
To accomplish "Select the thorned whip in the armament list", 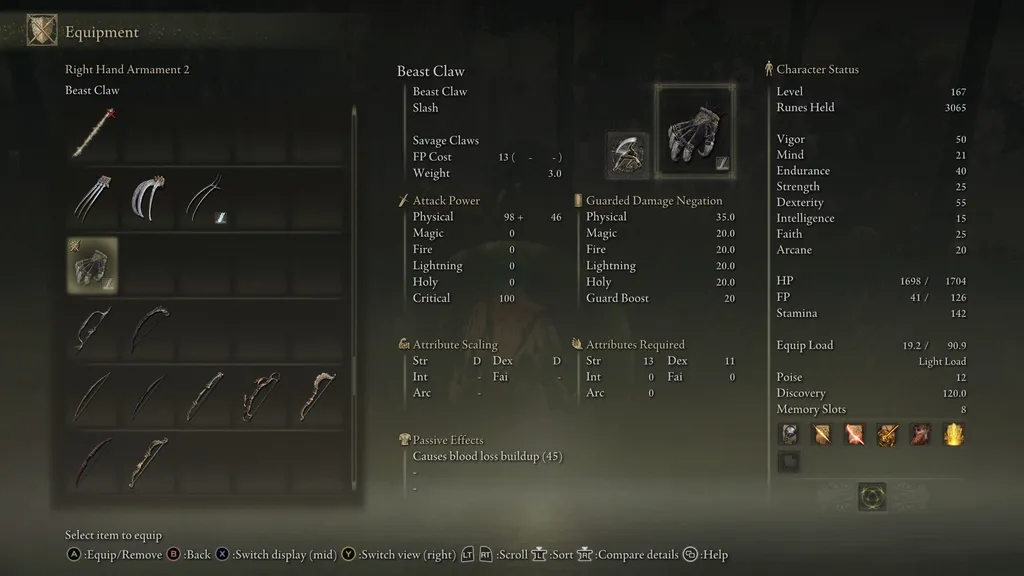I will point(92,133).
